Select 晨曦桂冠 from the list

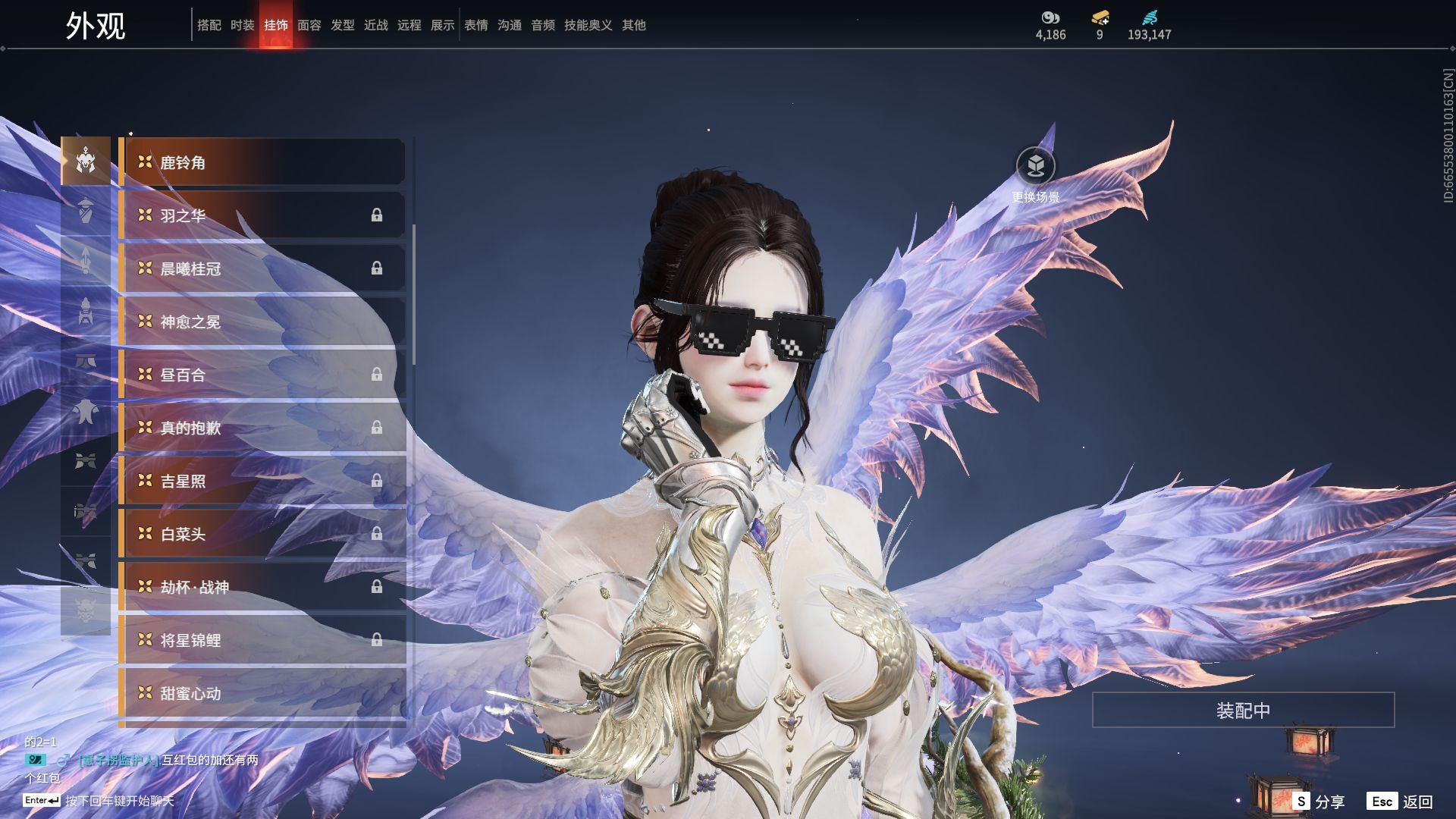click(262, 268)
